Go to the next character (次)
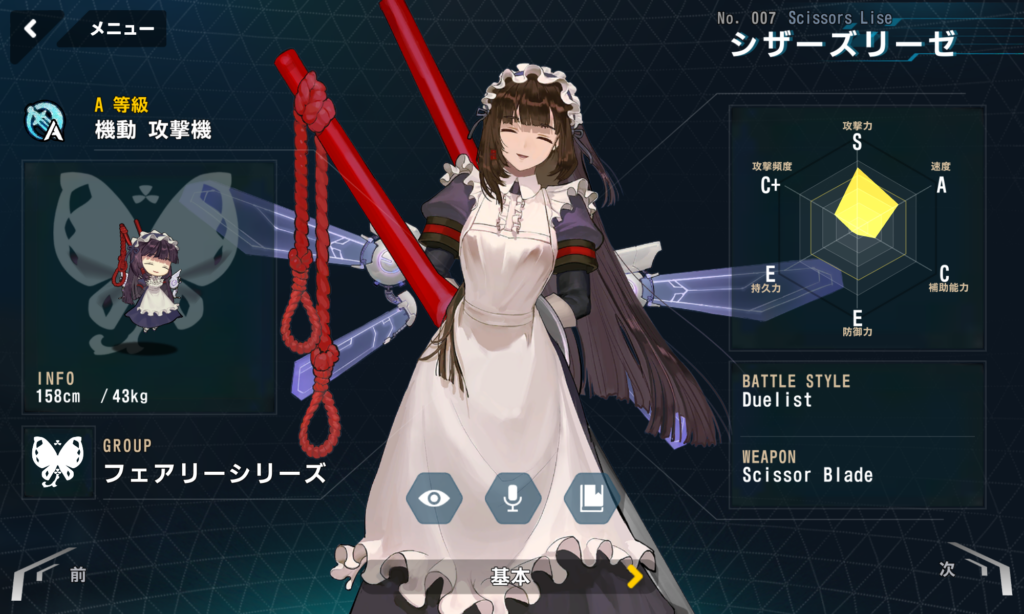 (972, 569)
